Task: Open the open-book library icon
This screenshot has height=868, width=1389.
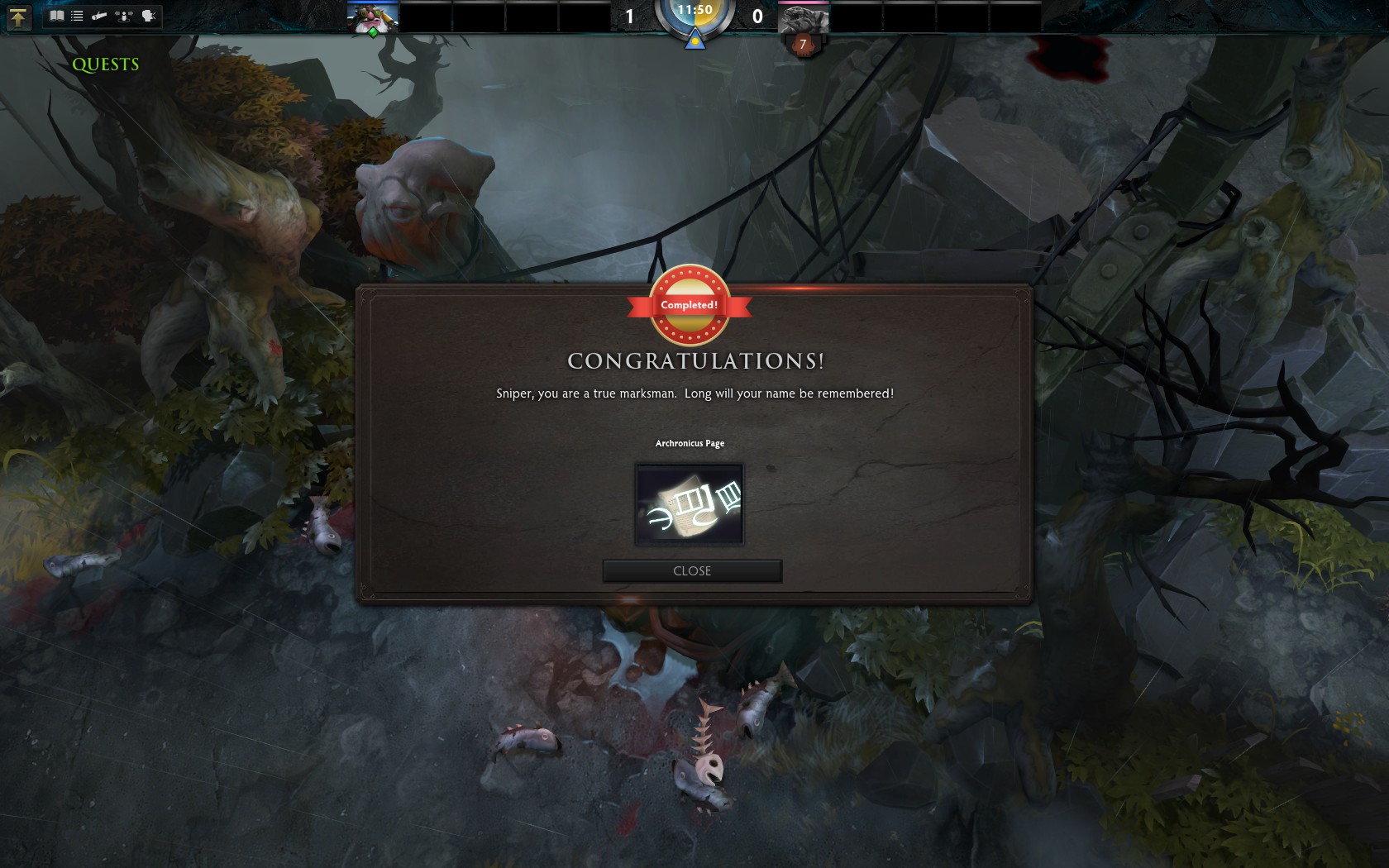Action: tap(56, 16)
